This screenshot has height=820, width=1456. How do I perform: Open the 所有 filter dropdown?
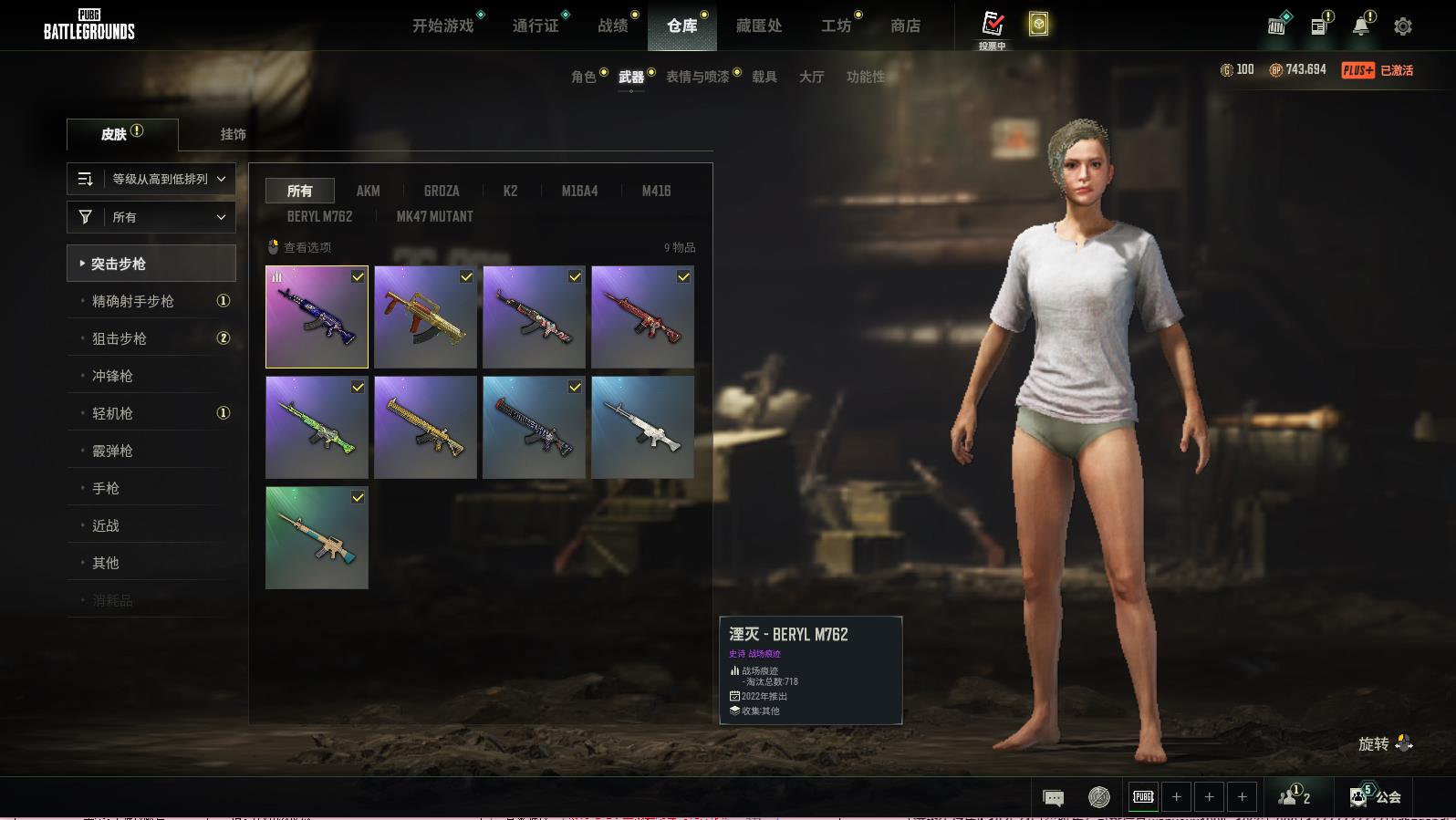pyautogui.click(x=151, y=217)
